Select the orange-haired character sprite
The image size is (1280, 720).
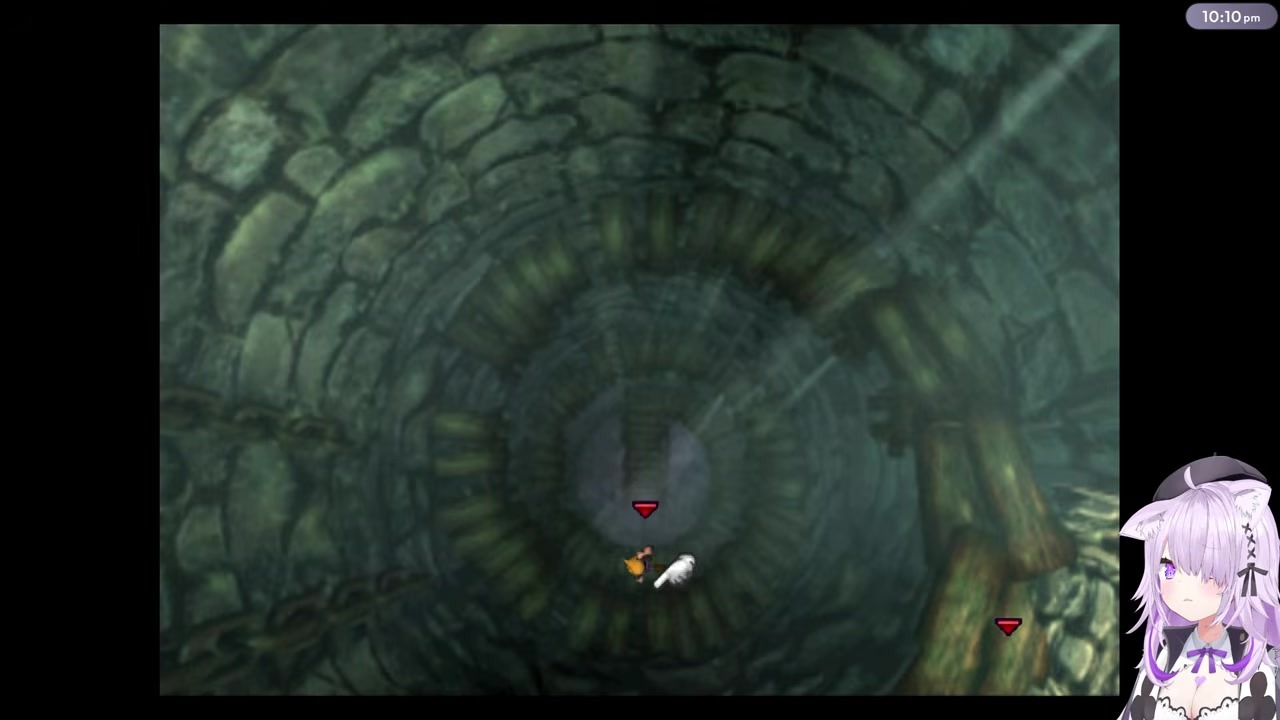pyautogui.click(x=640, y=565)
